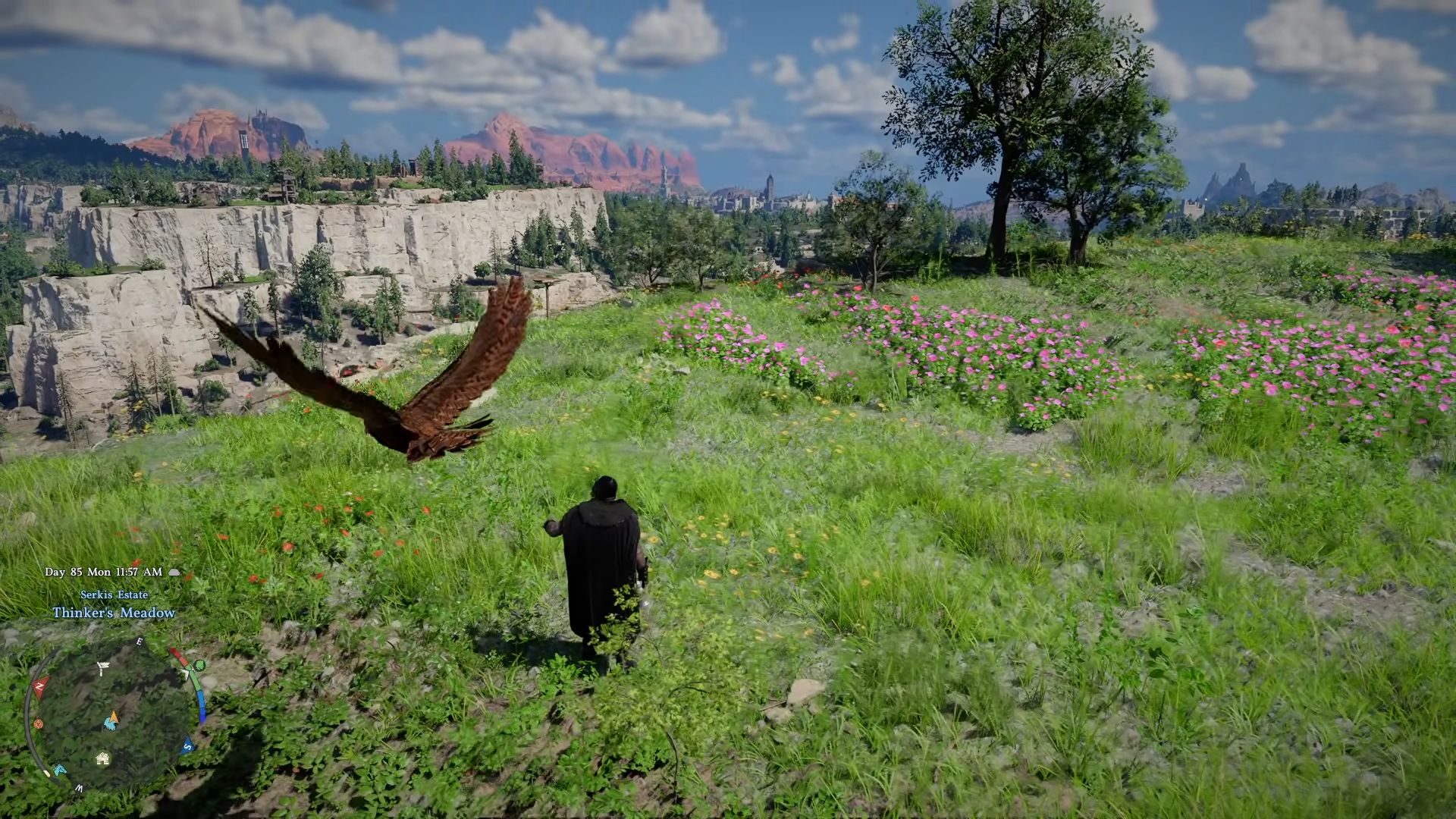This screenshot has width=1456, height=819.
Task: Click the signpost marker on the minimap
Action: coord(102,668)
